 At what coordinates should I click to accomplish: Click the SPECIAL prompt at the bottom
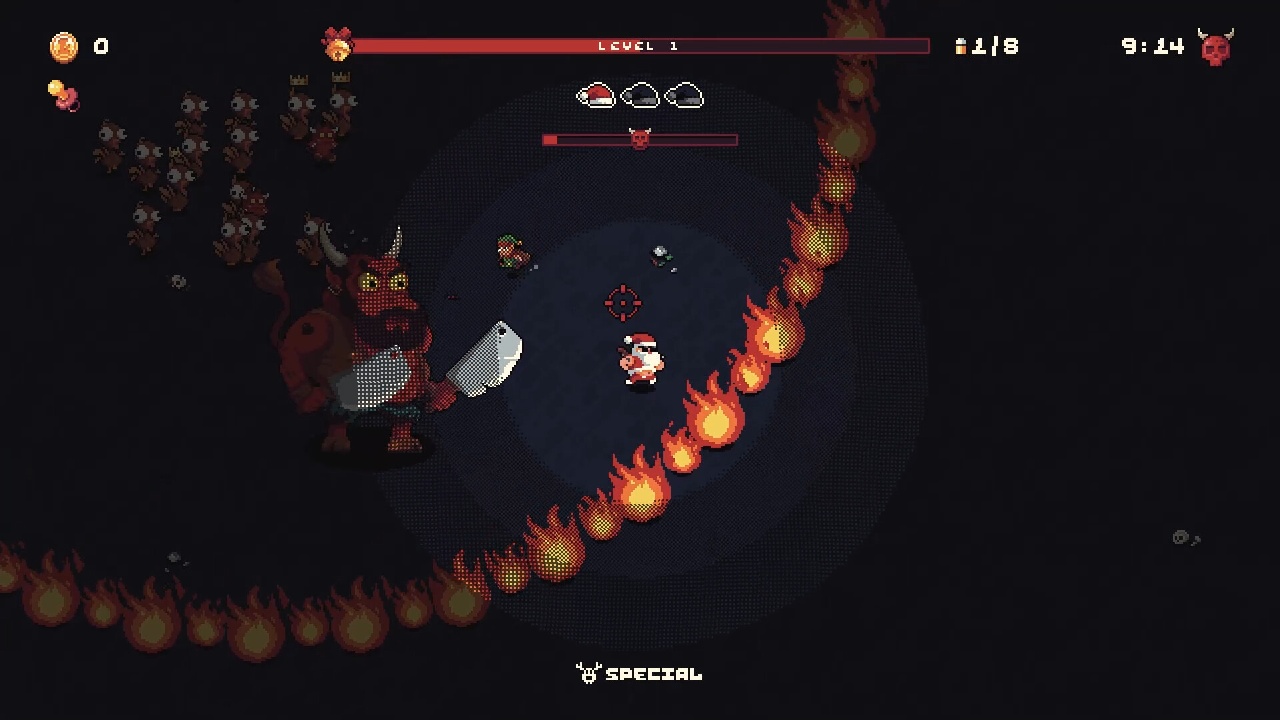(x=652, y=675)
